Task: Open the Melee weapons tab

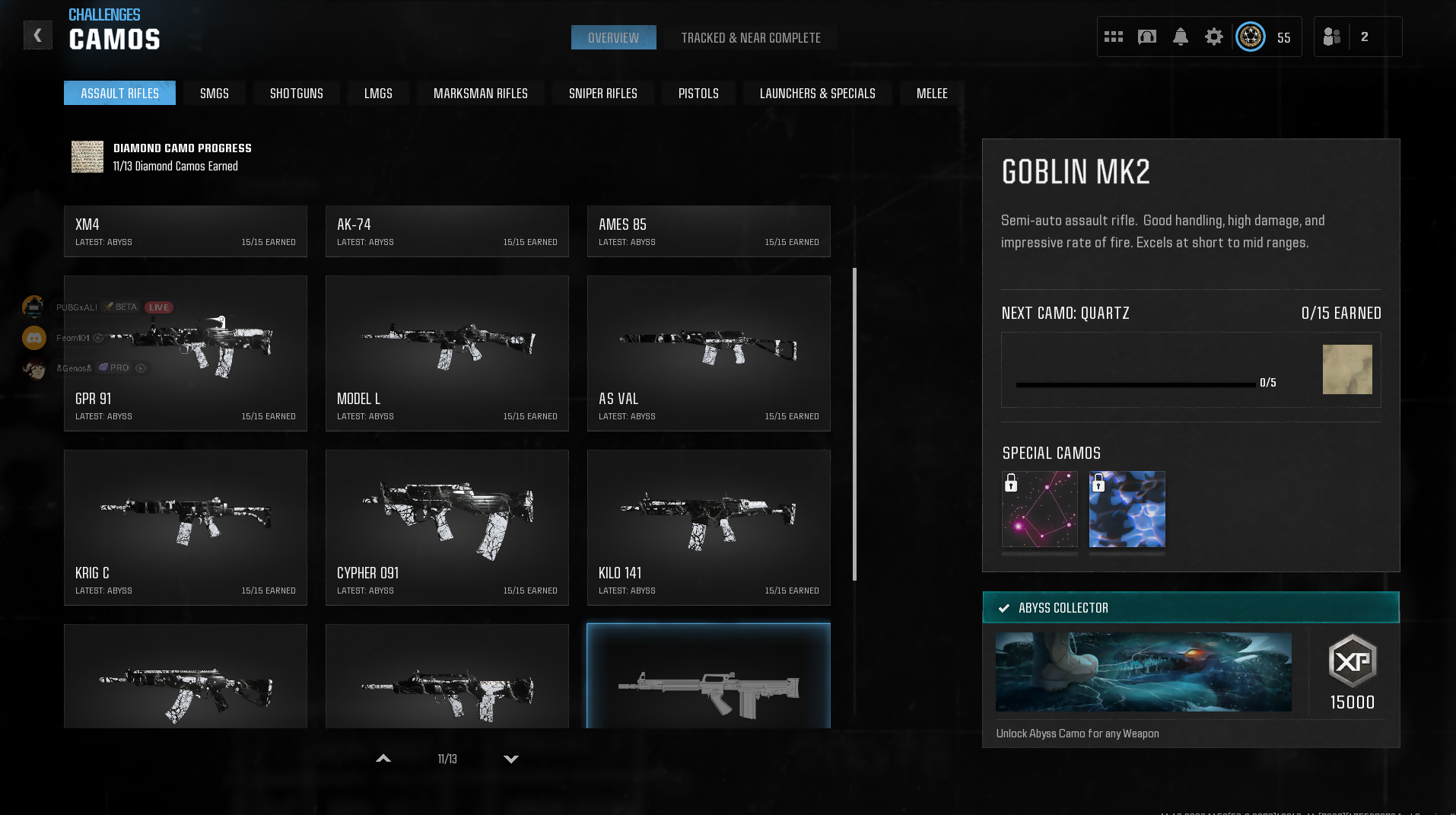Action: 931,94
